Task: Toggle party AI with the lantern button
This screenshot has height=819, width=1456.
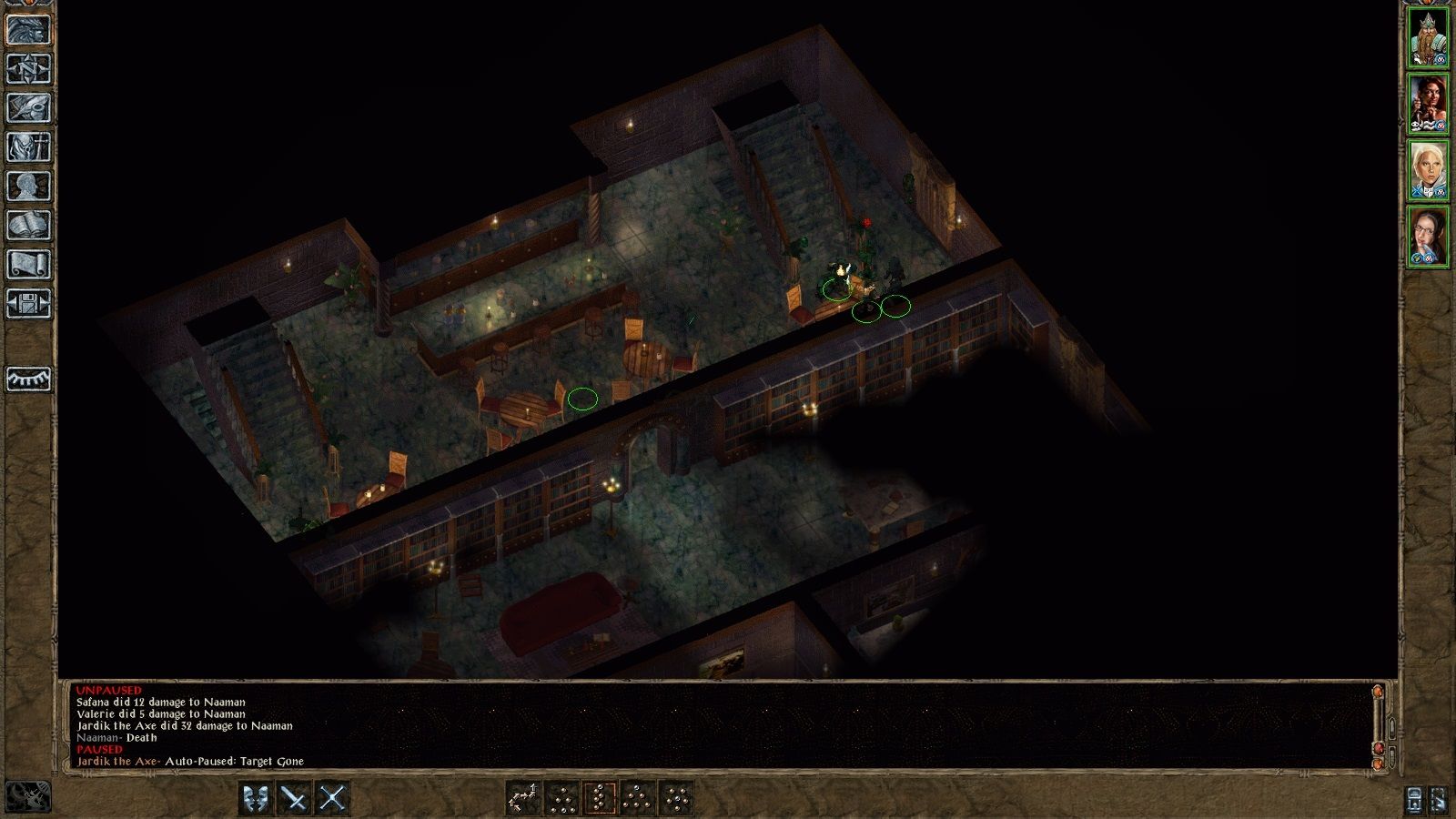Action: [x=1413, y=801]
